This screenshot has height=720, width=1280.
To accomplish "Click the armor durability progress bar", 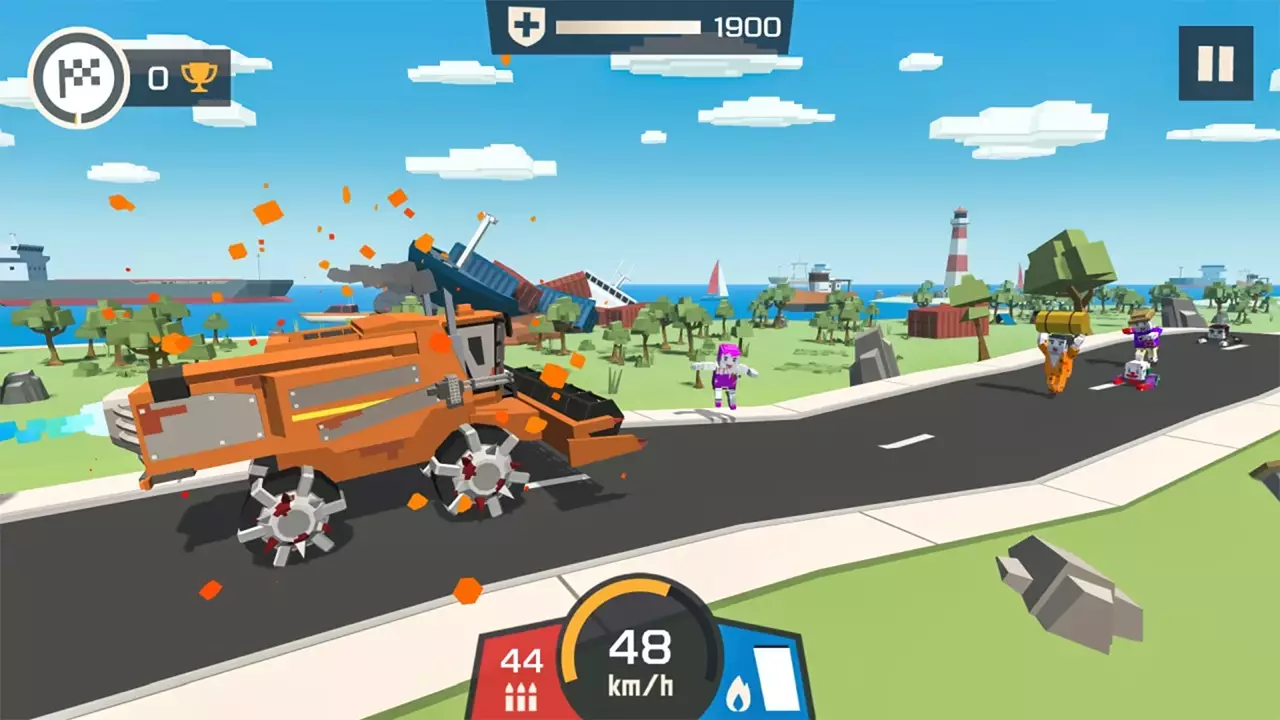I will [x=630, y=26].
